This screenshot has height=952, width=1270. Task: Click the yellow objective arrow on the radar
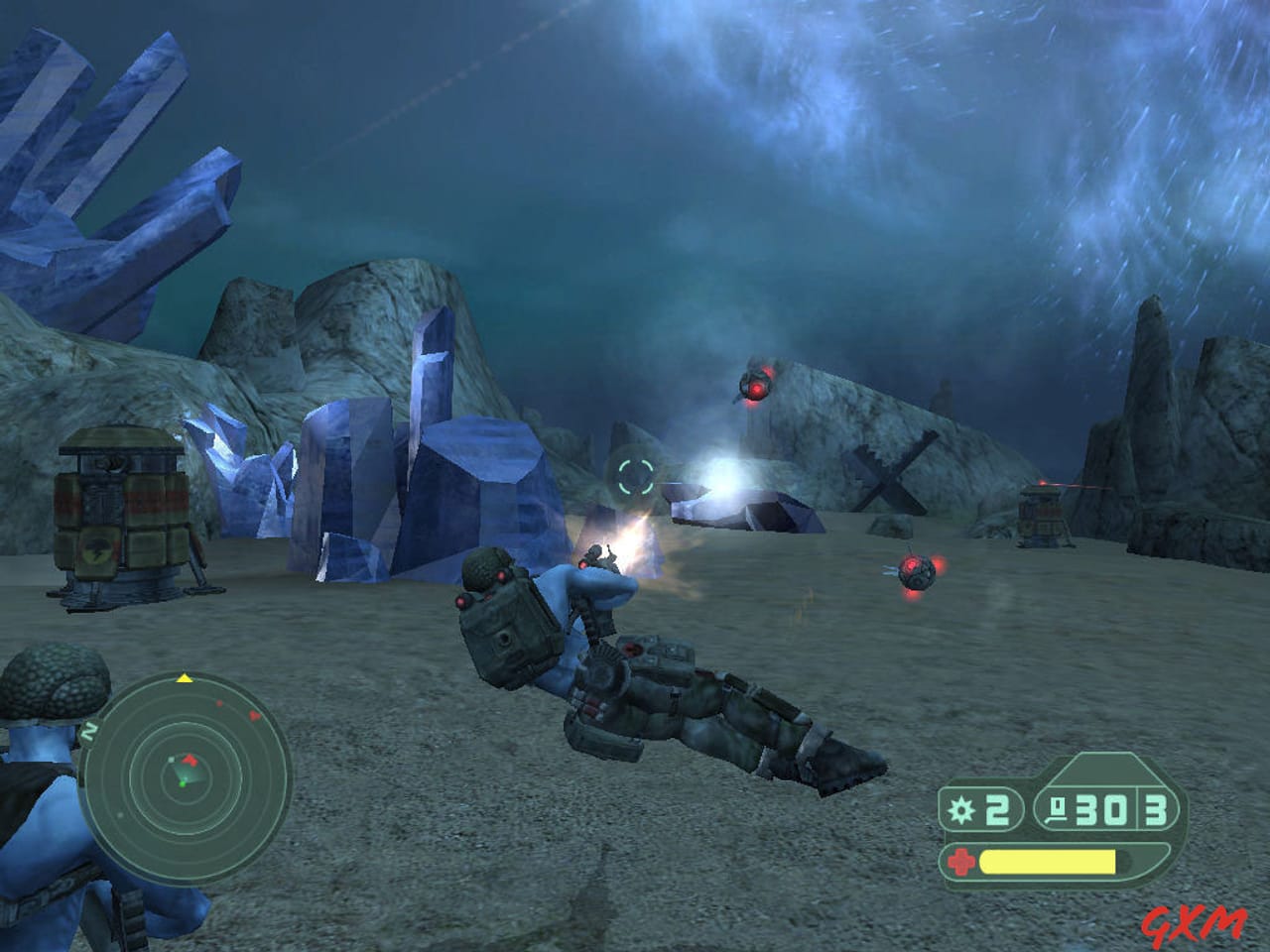184,678
